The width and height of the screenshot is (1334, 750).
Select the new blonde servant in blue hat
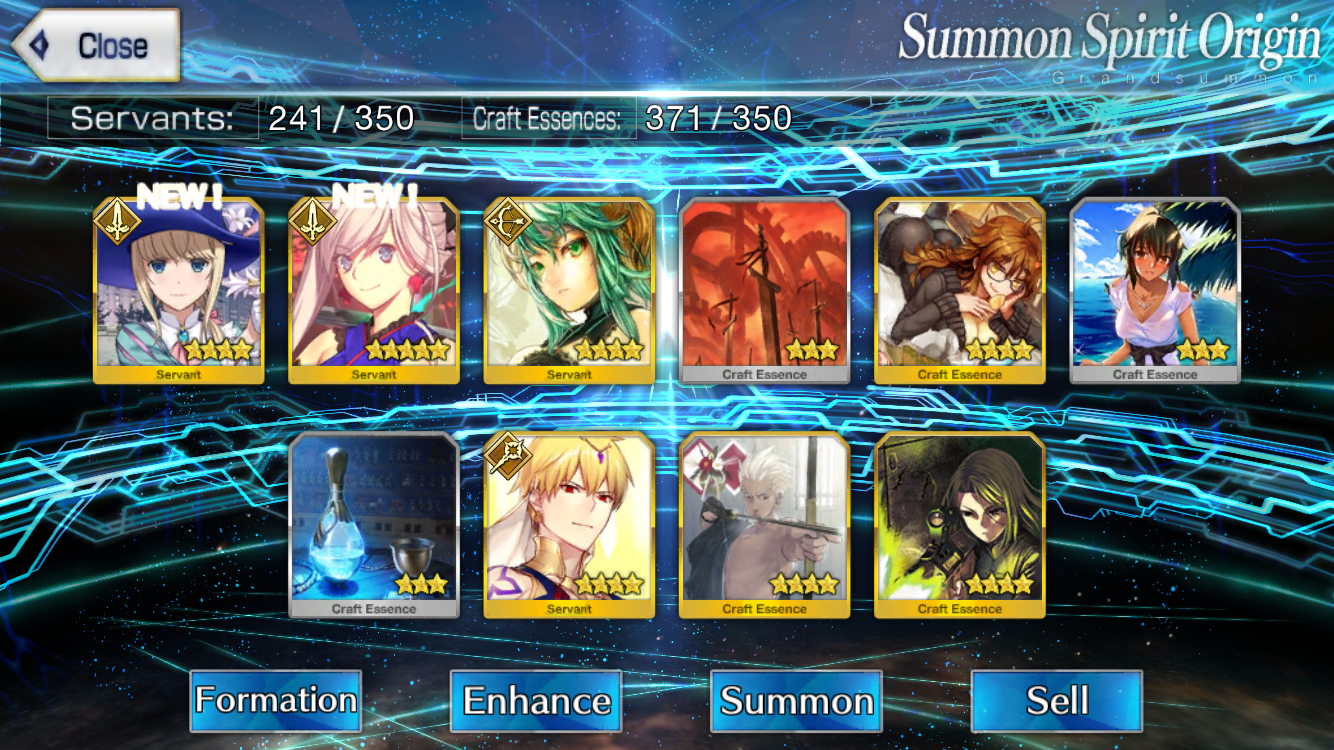click(179, 290)
